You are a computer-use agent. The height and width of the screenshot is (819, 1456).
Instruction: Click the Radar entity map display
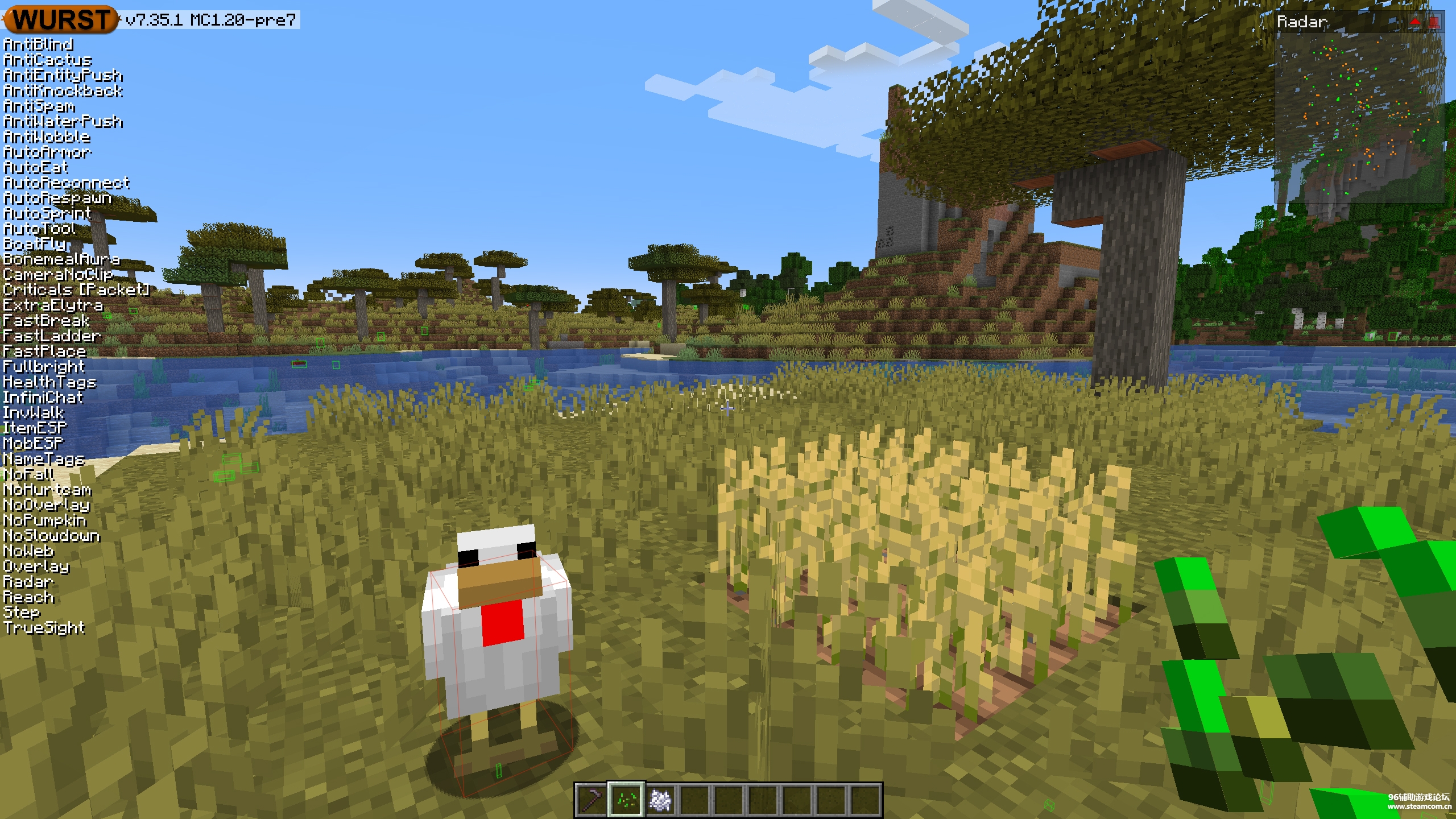1359,117
